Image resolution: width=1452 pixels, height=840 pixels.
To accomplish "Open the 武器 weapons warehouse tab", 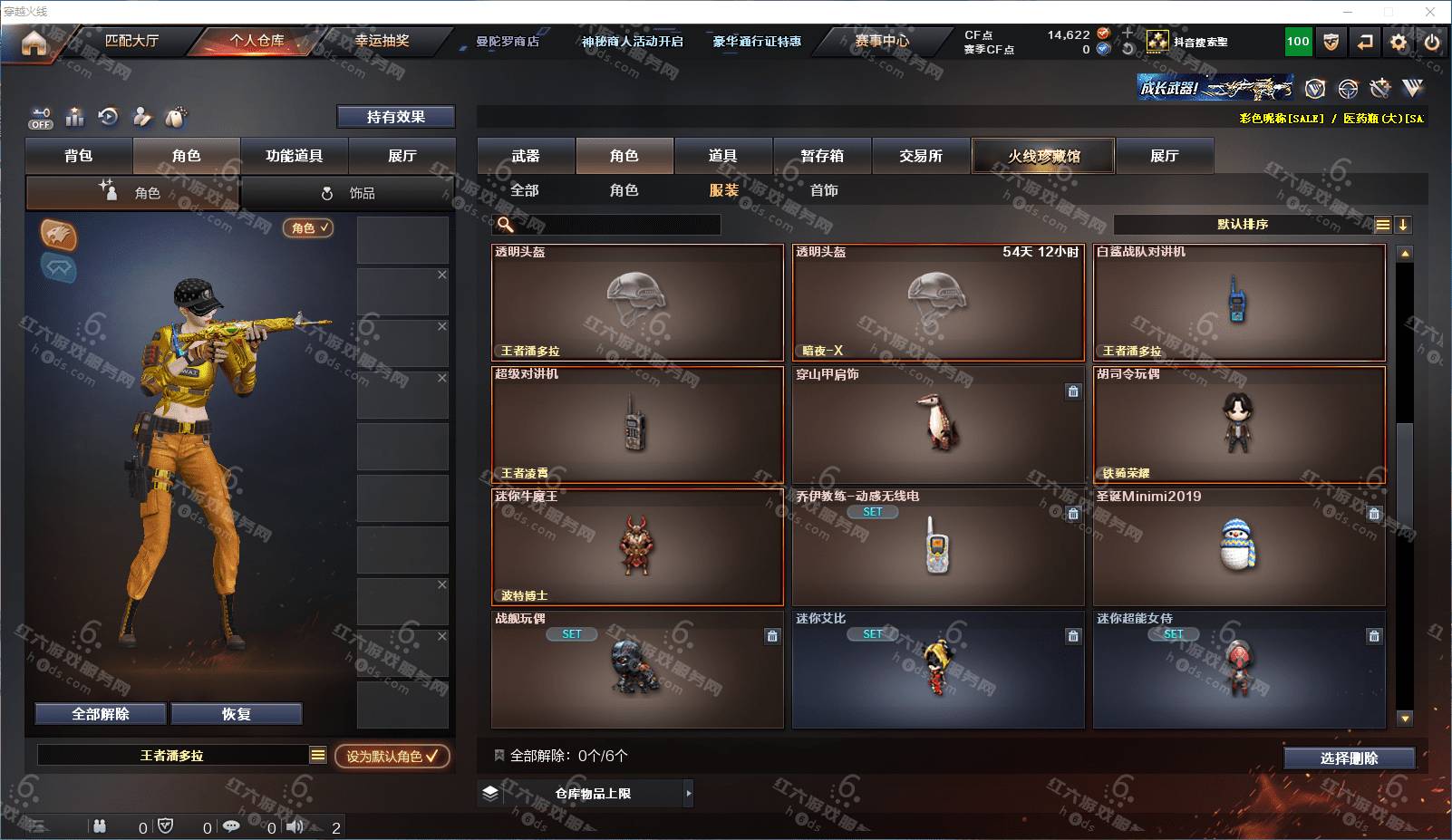I will [x=526, y=156].
